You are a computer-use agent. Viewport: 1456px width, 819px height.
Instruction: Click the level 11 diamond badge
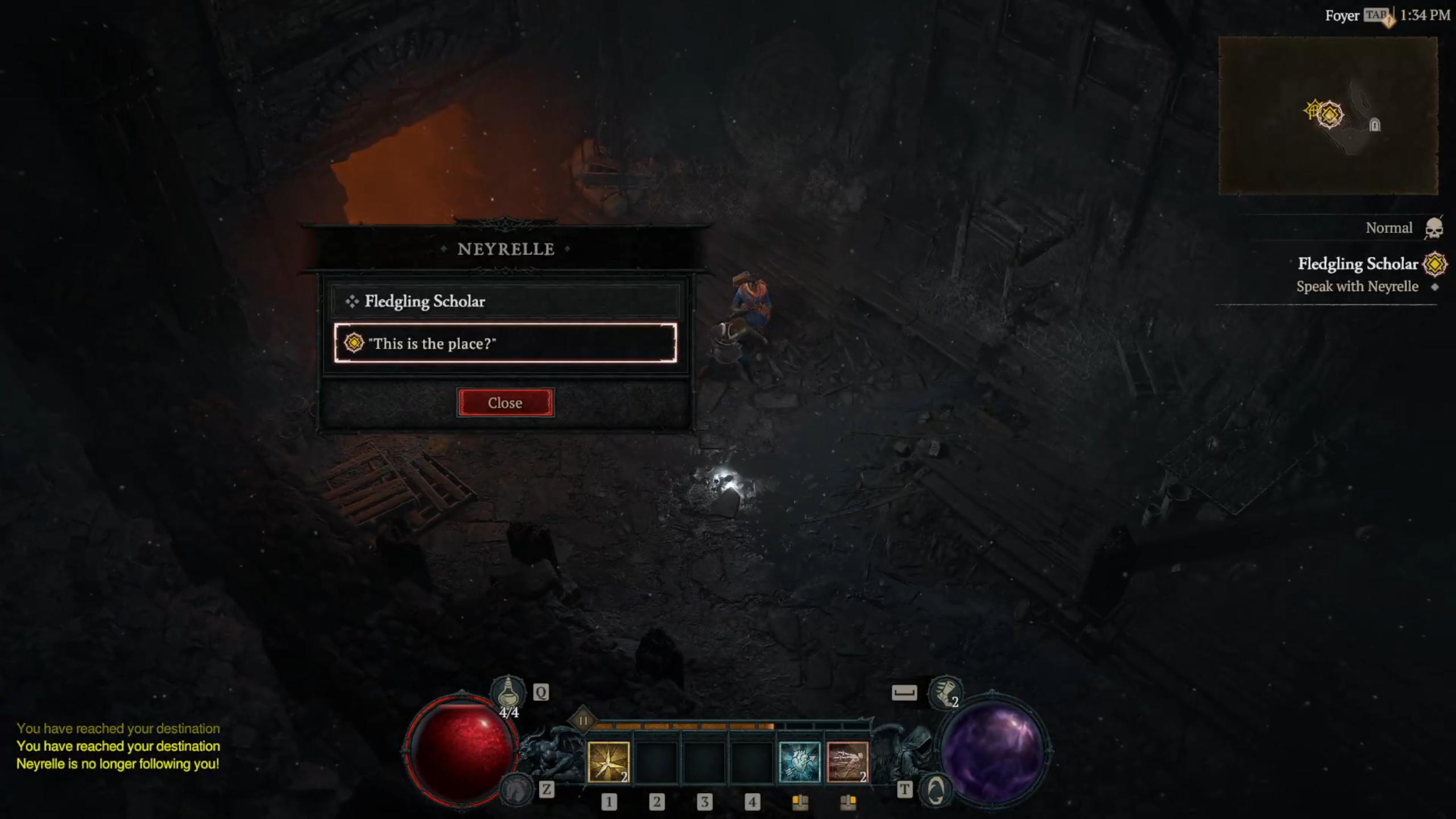click(x=583, y=721)
